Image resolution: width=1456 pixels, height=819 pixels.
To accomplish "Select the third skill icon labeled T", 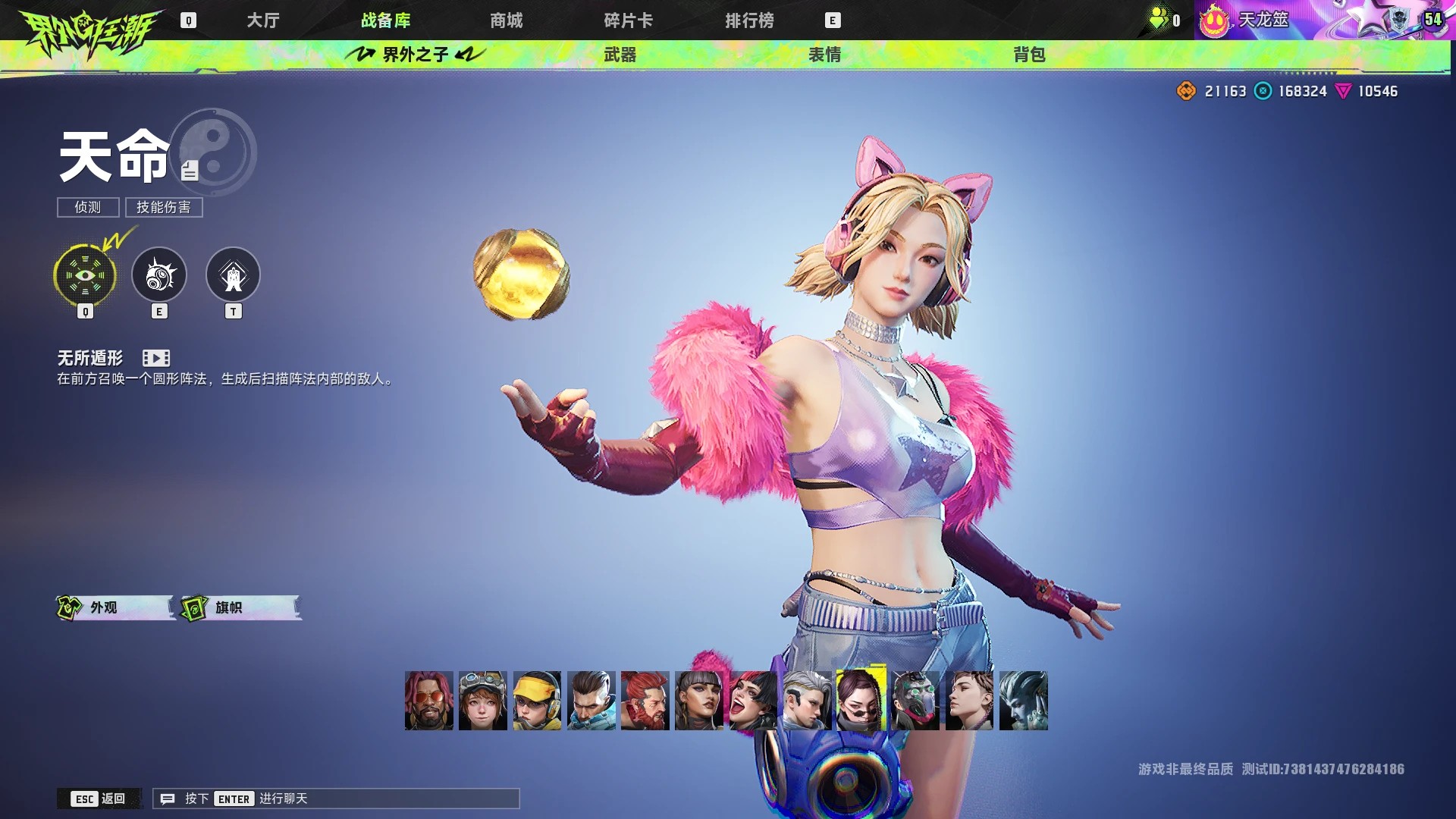I will click(233, 275).
